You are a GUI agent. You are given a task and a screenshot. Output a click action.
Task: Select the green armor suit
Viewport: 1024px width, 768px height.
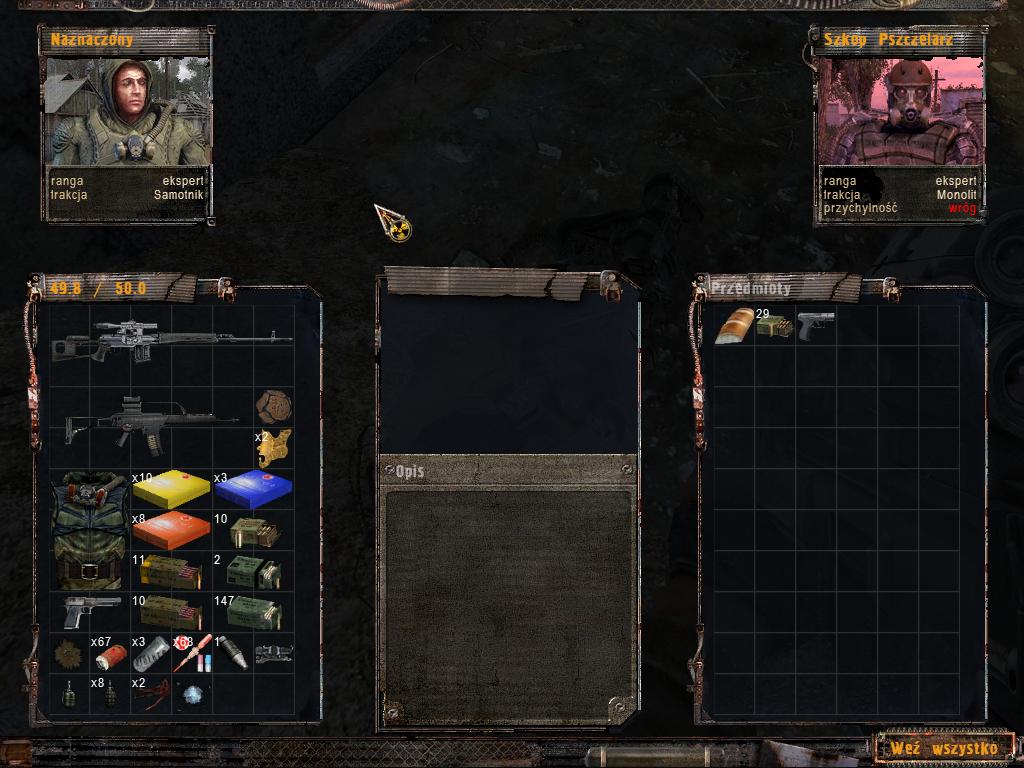pos(89,530)
